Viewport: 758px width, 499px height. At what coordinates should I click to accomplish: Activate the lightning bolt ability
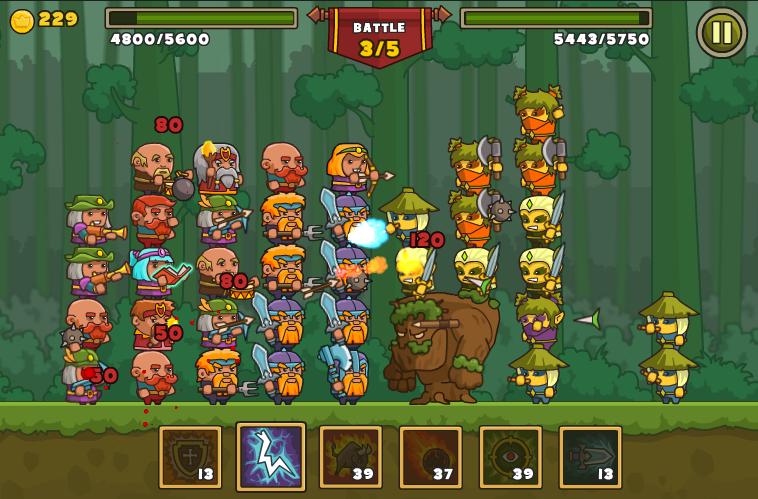(271, 456)
